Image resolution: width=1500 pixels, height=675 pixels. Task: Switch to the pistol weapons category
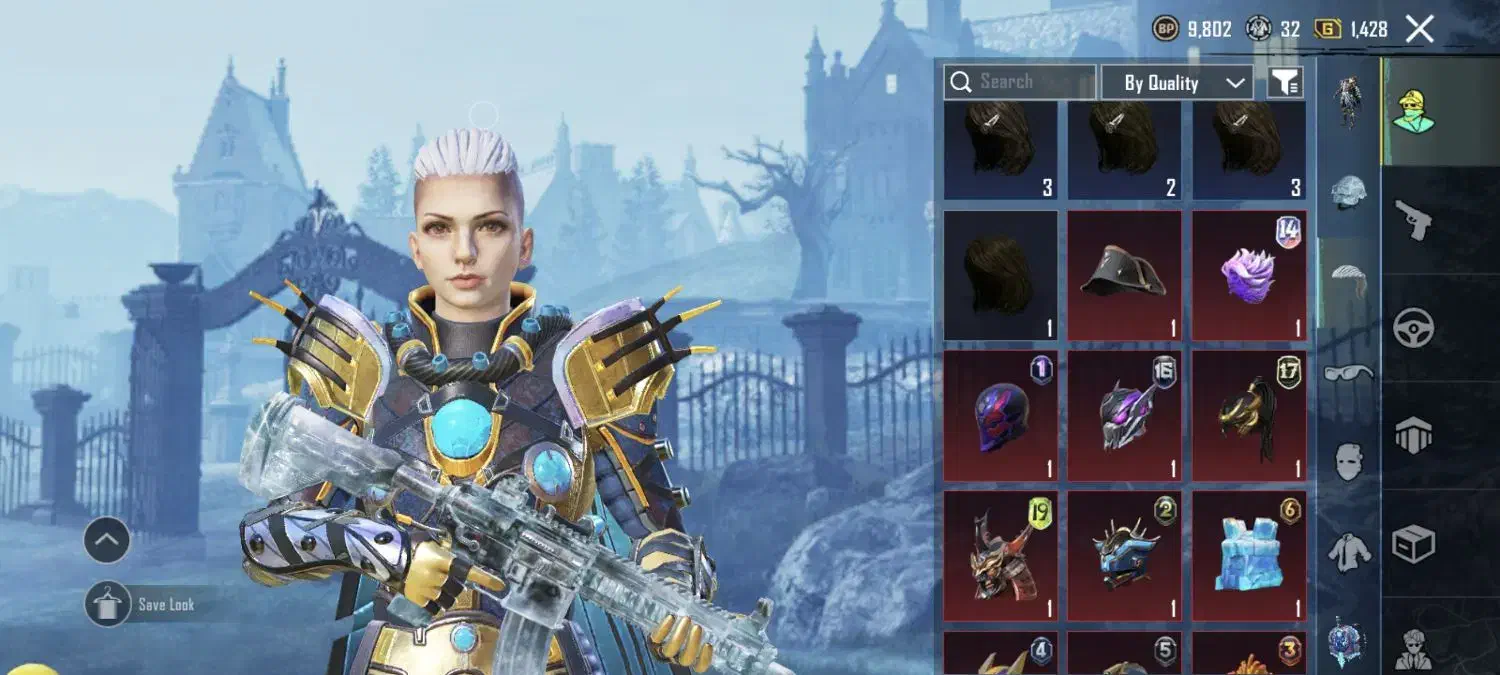pos(1414,218)
